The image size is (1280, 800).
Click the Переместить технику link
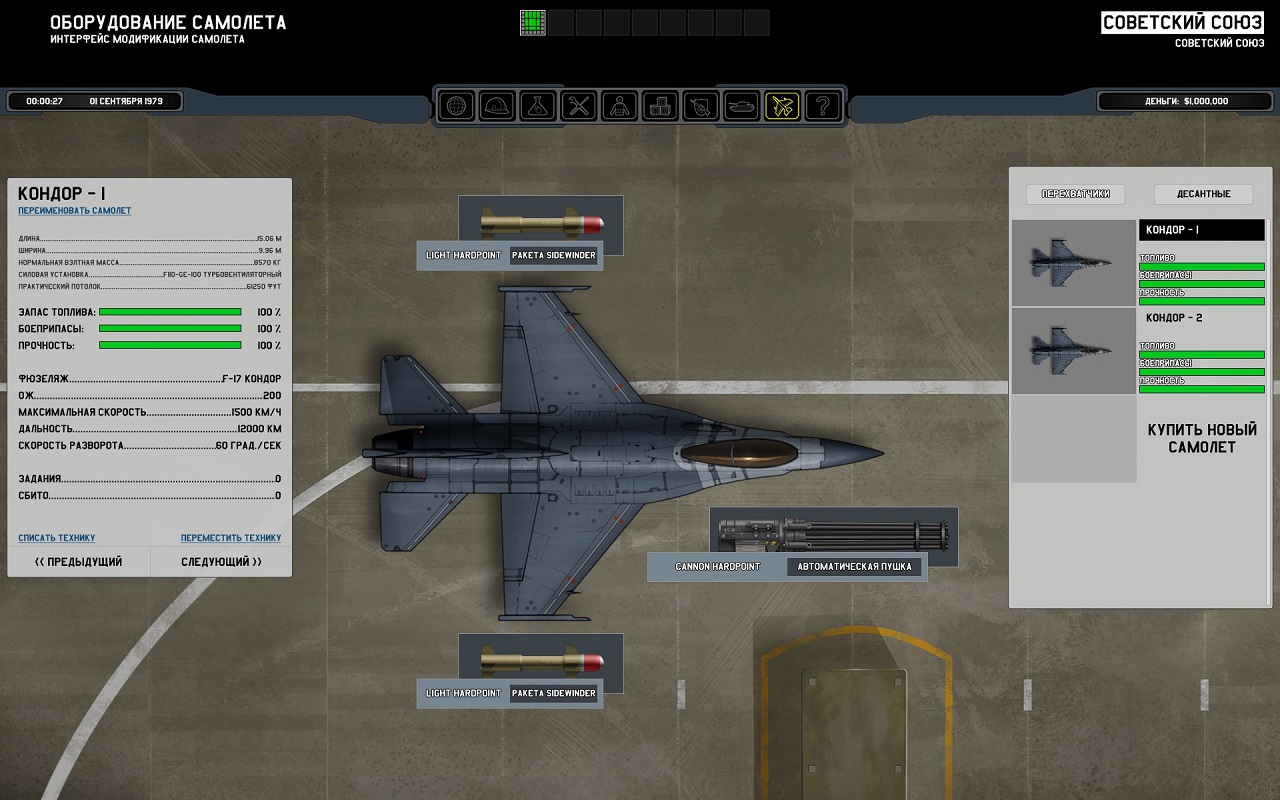point(231,538)
